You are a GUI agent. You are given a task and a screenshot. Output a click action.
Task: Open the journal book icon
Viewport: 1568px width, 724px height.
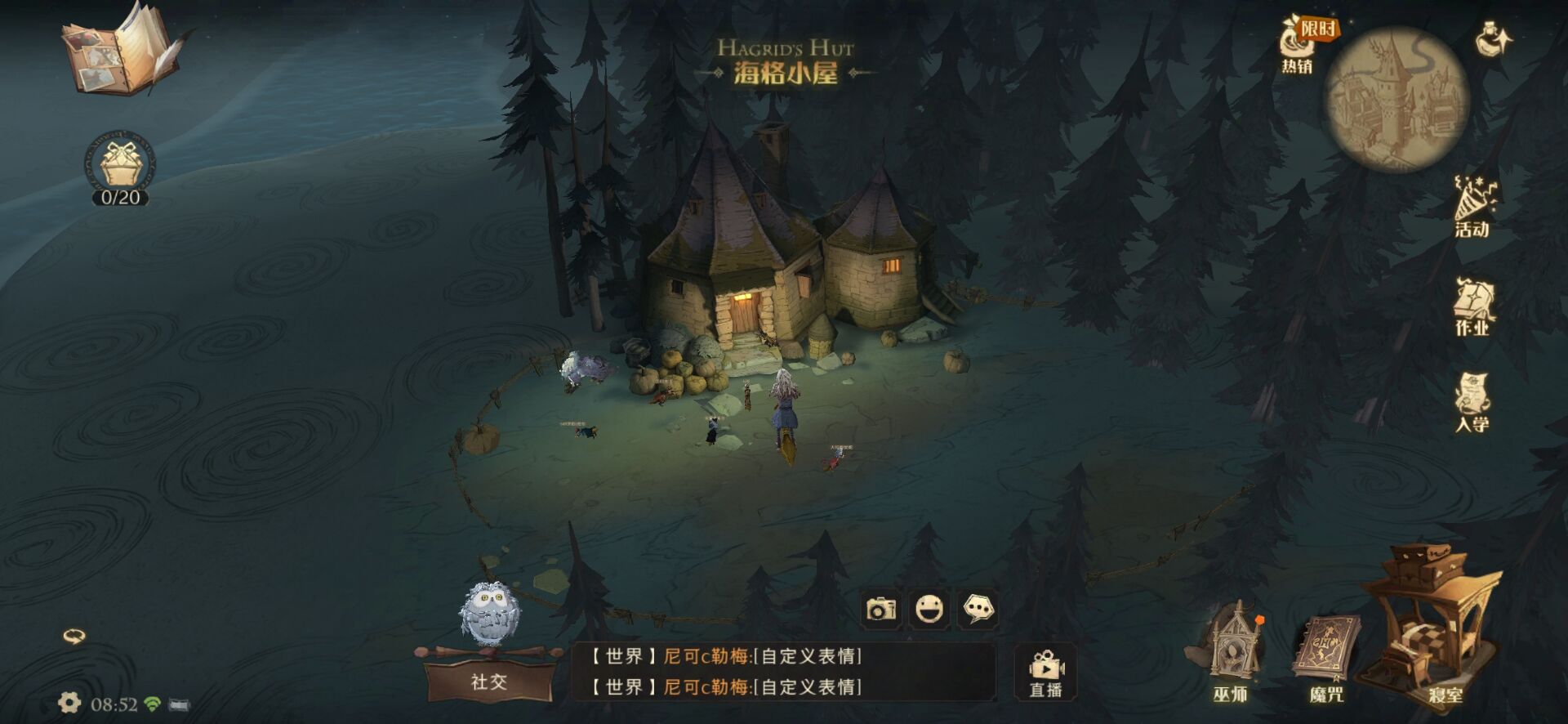point(122,51)
